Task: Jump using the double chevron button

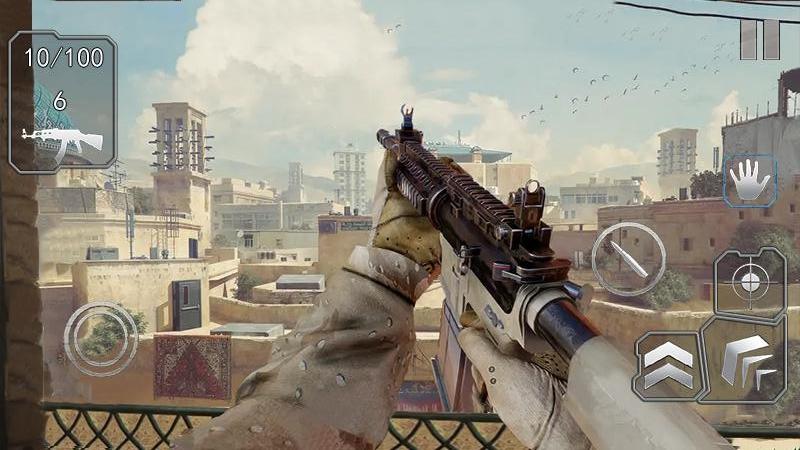Action: (667, 365)
